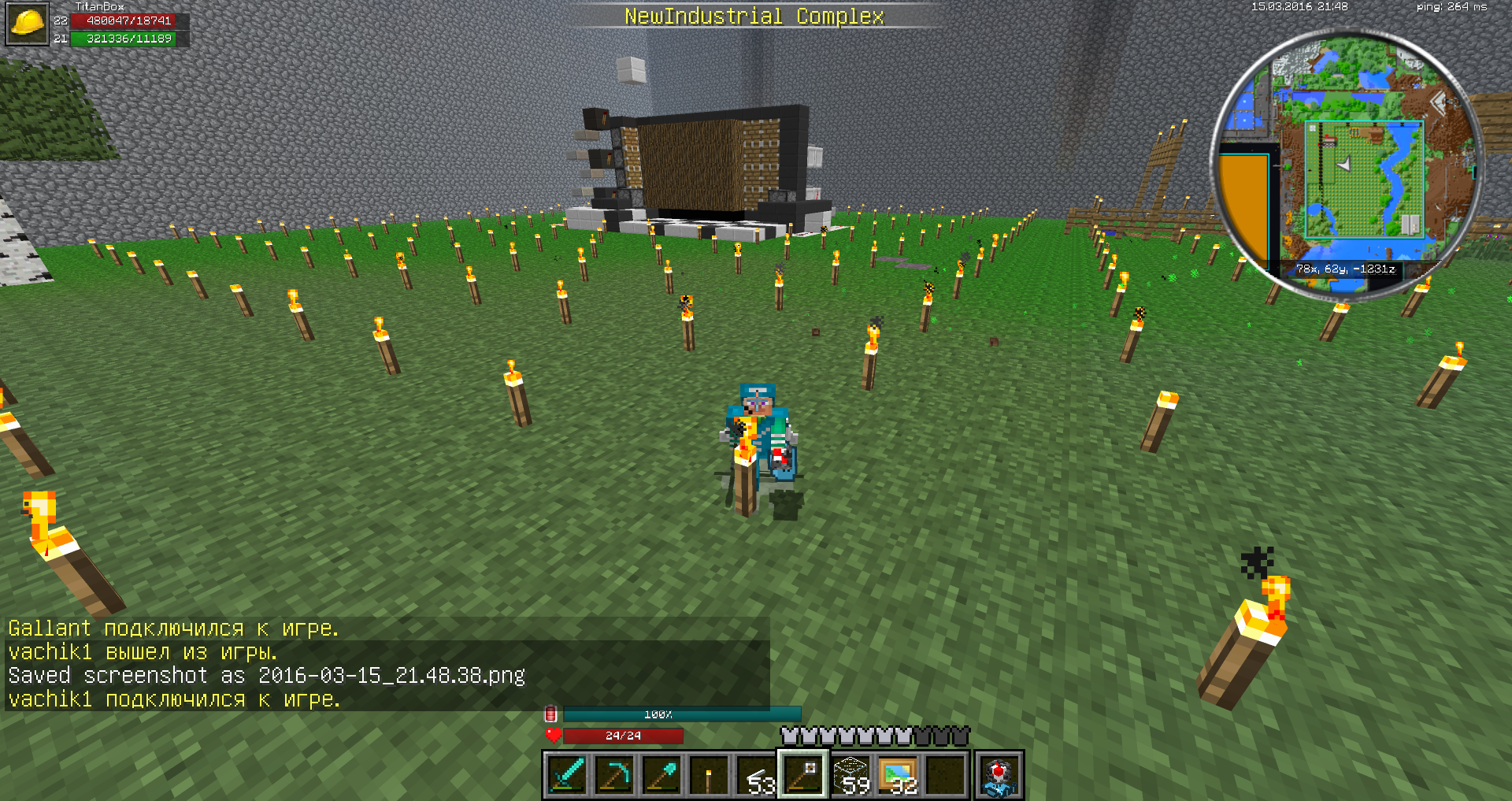Click the chat message log
This screenshot has width=1512, height=801.
(x=386, y=664)
